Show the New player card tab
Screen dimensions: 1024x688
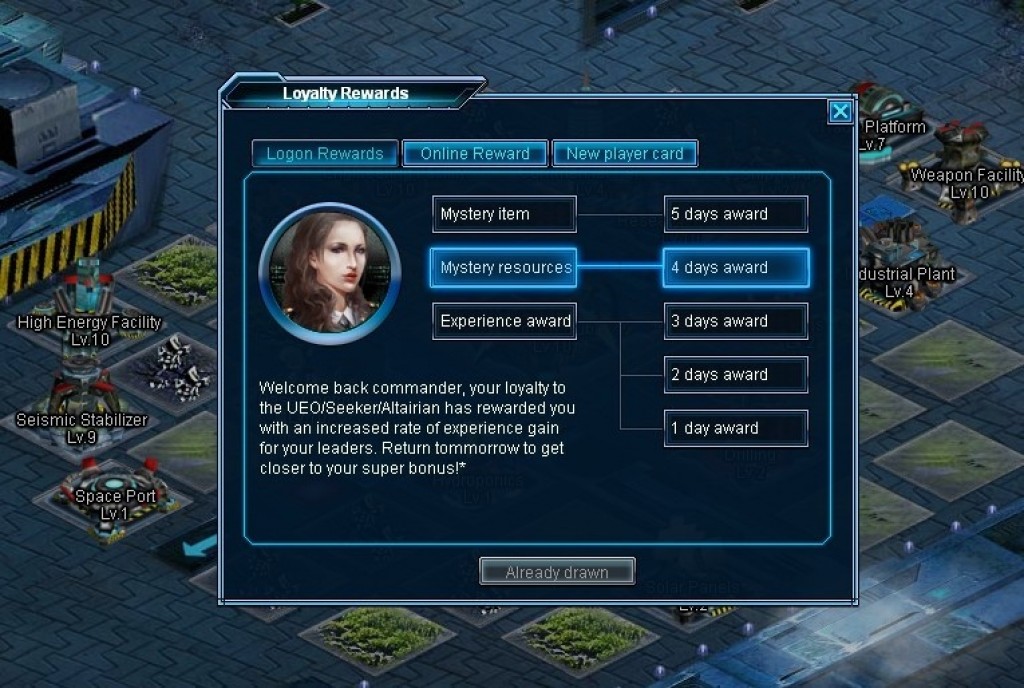[x=625, y=154]
